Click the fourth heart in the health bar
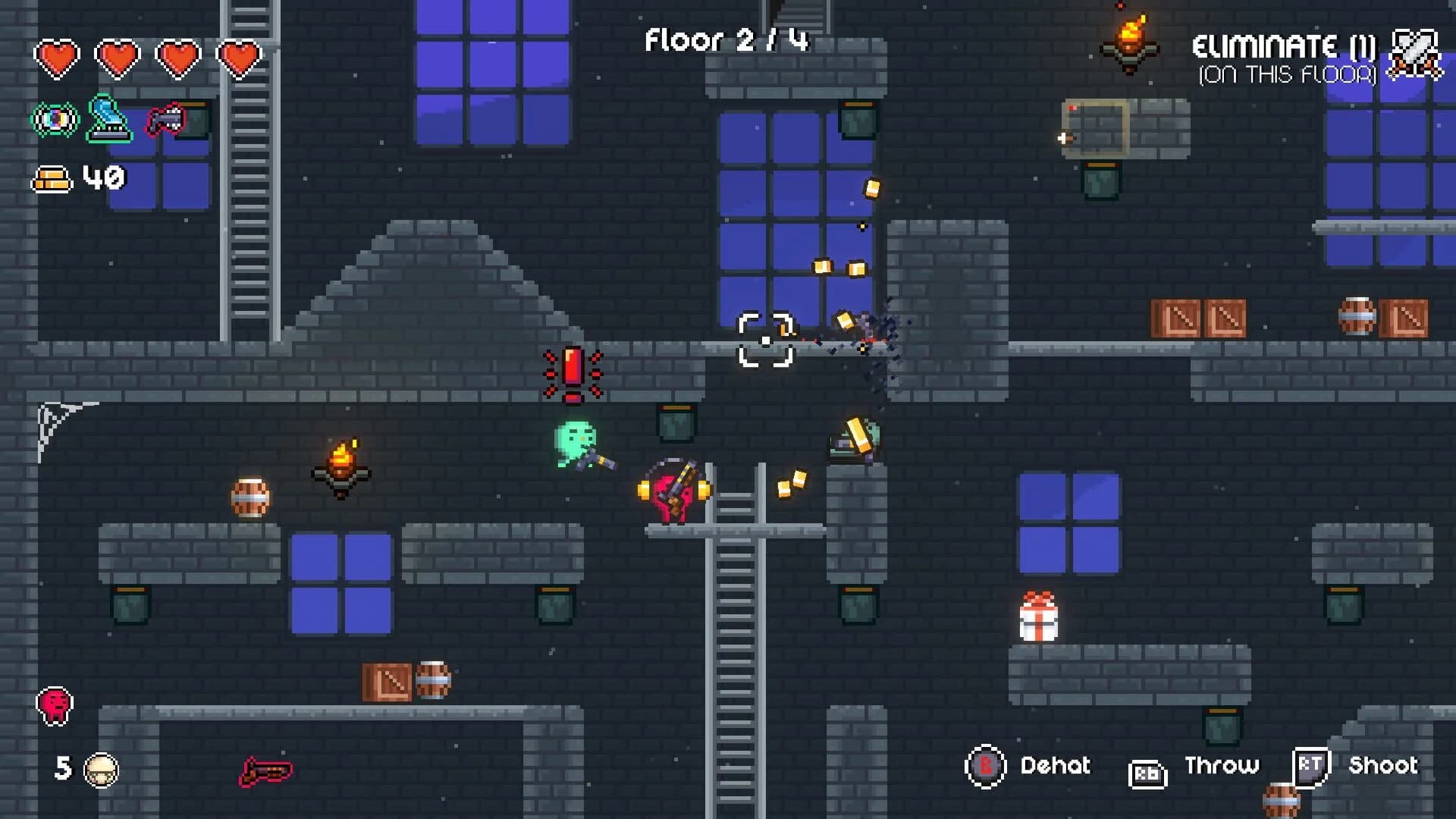The height and width of the screenshot is (819, 1456). (x=237, y=55)
